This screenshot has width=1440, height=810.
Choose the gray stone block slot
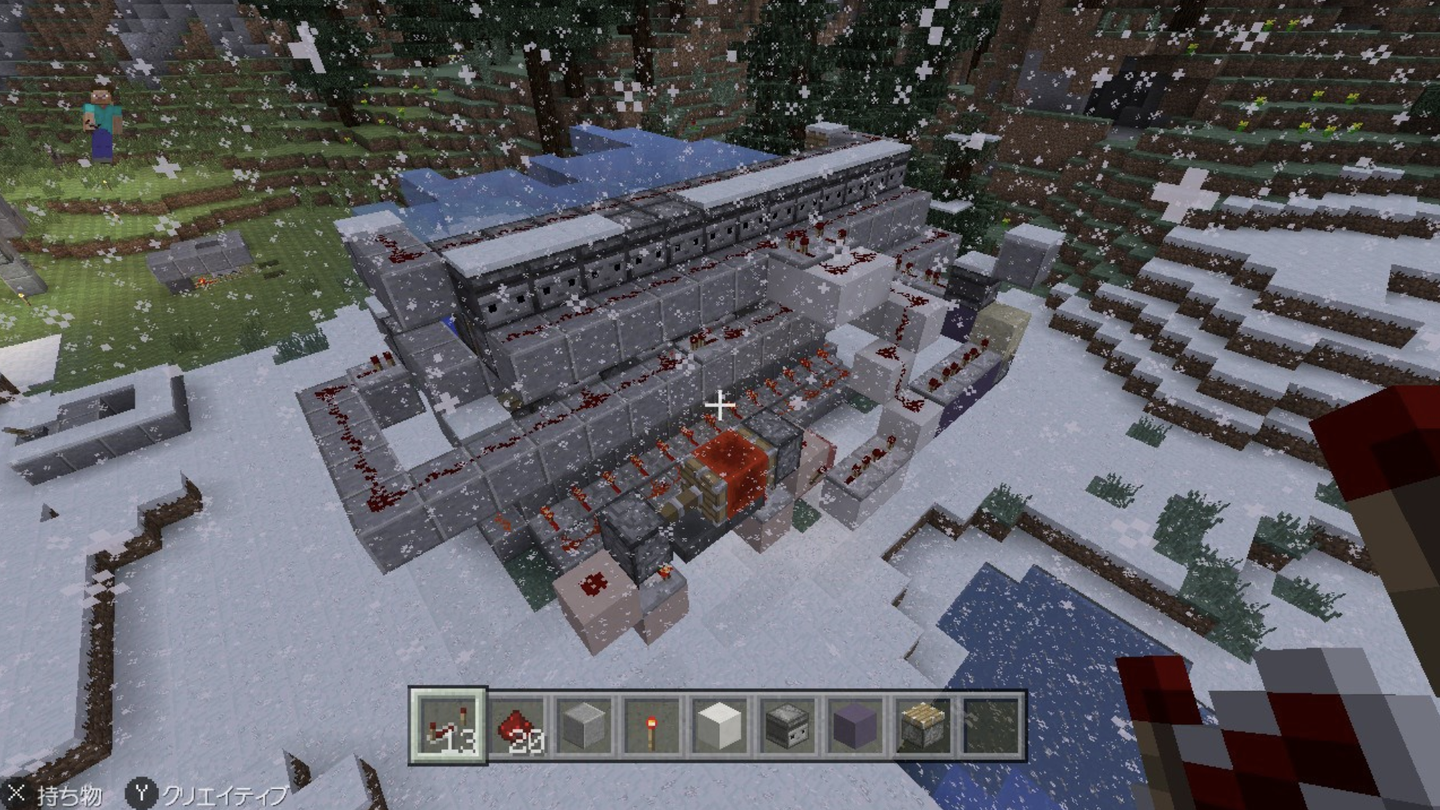coord(584,725)
